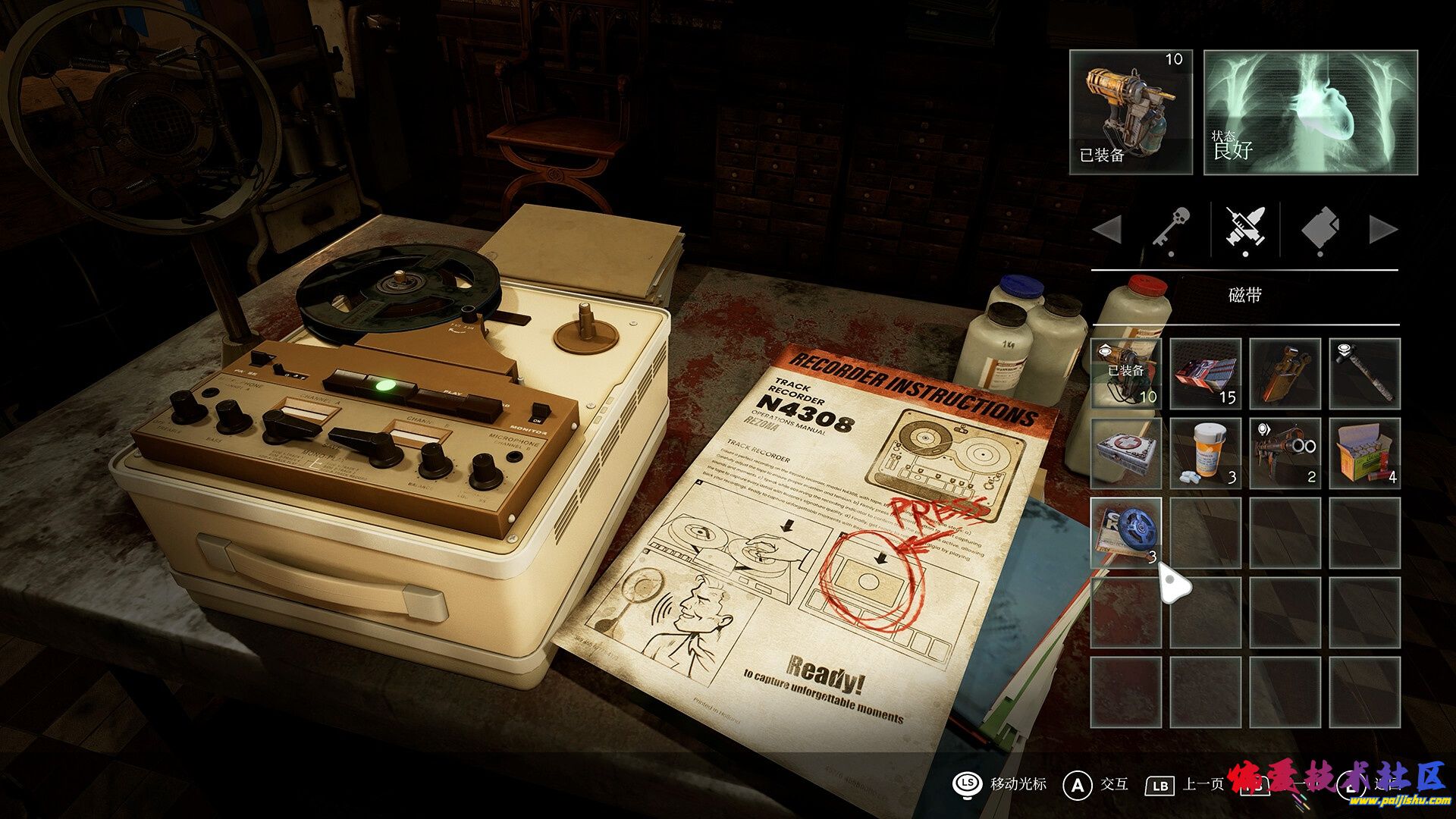The image size is (1456, 819).
Task: Select the orange pill bottle slot
Action: 1206,453
